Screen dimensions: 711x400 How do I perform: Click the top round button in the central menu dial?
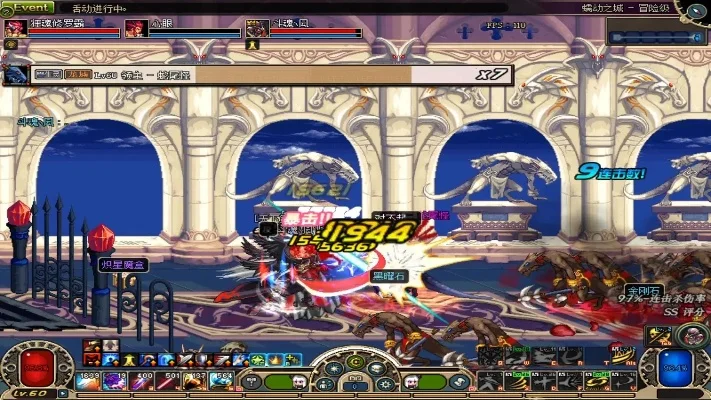tap(355, 361)
